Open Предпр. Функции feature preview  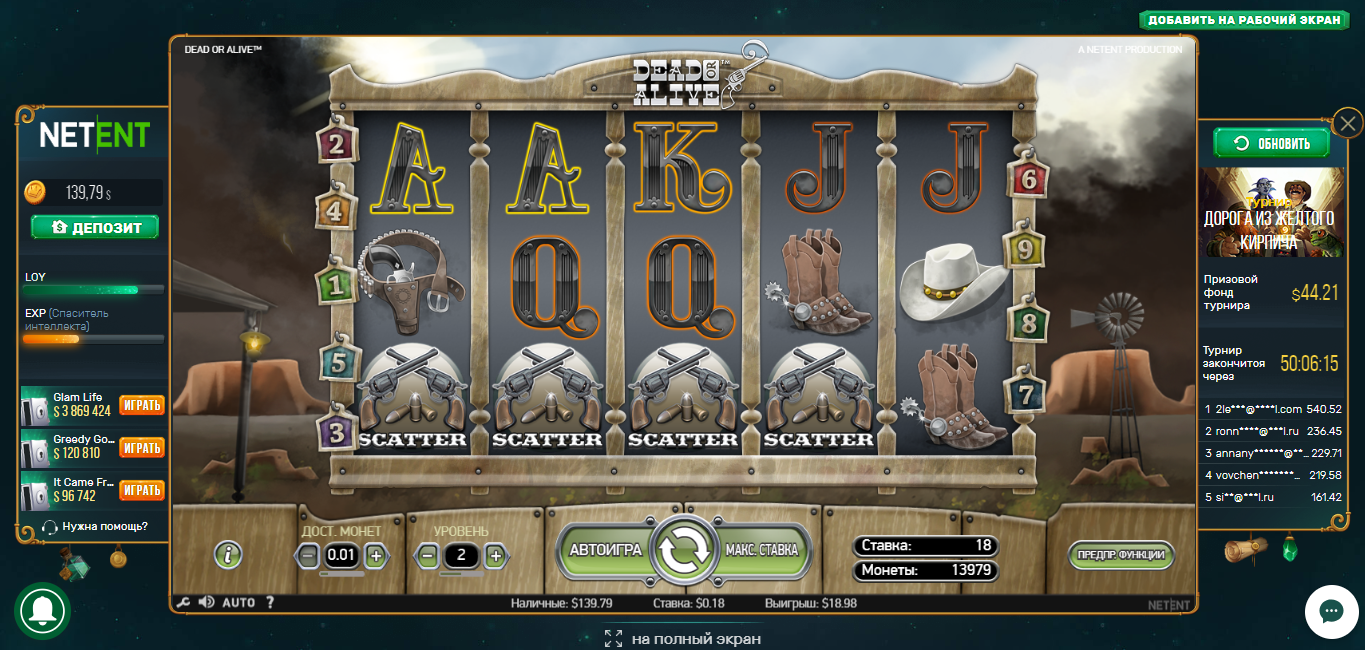click(x=1120, y=554)
